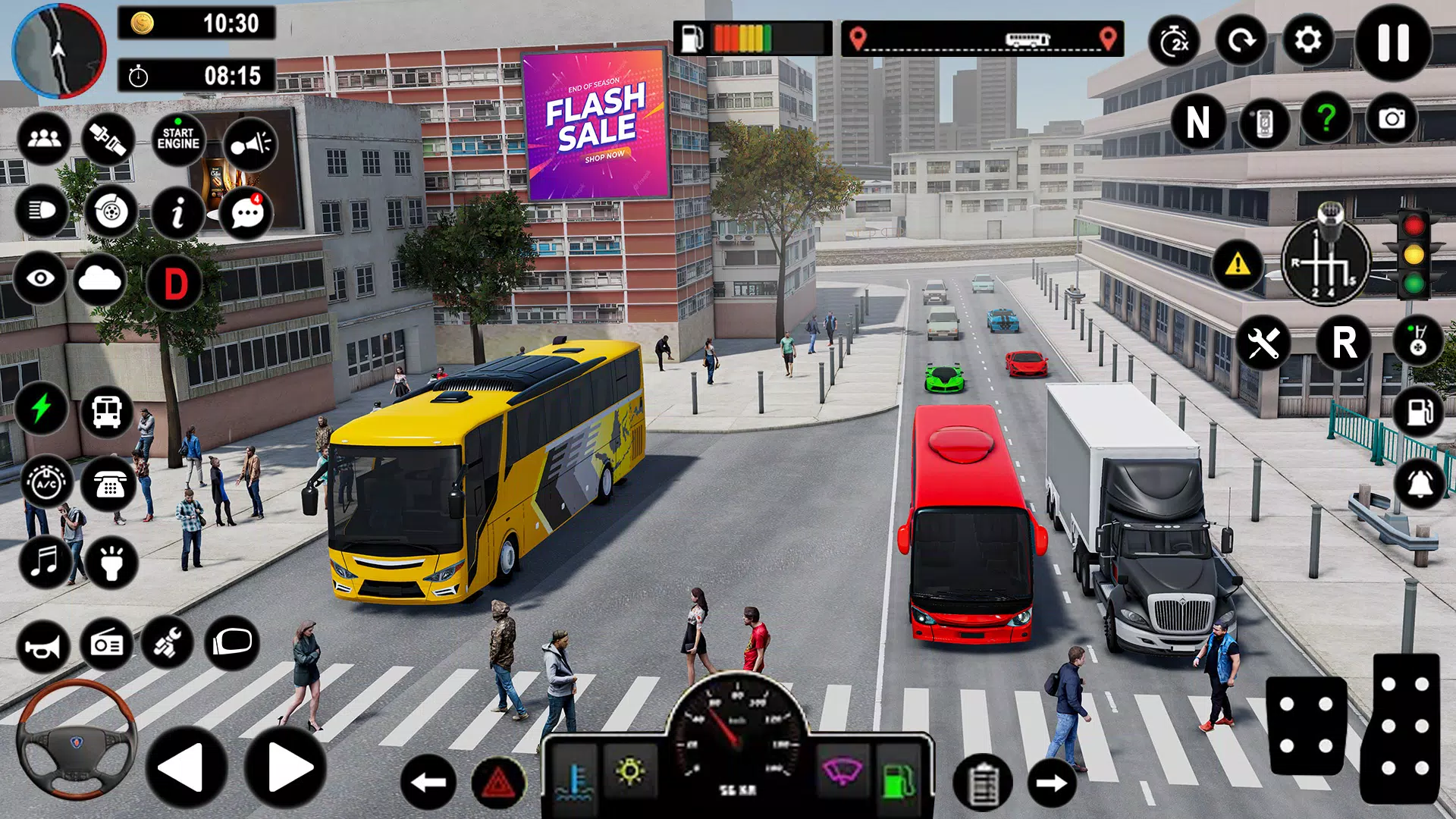Screen dimensions: 1456x819
Task: Pause the game
Action: [1393, 42]
